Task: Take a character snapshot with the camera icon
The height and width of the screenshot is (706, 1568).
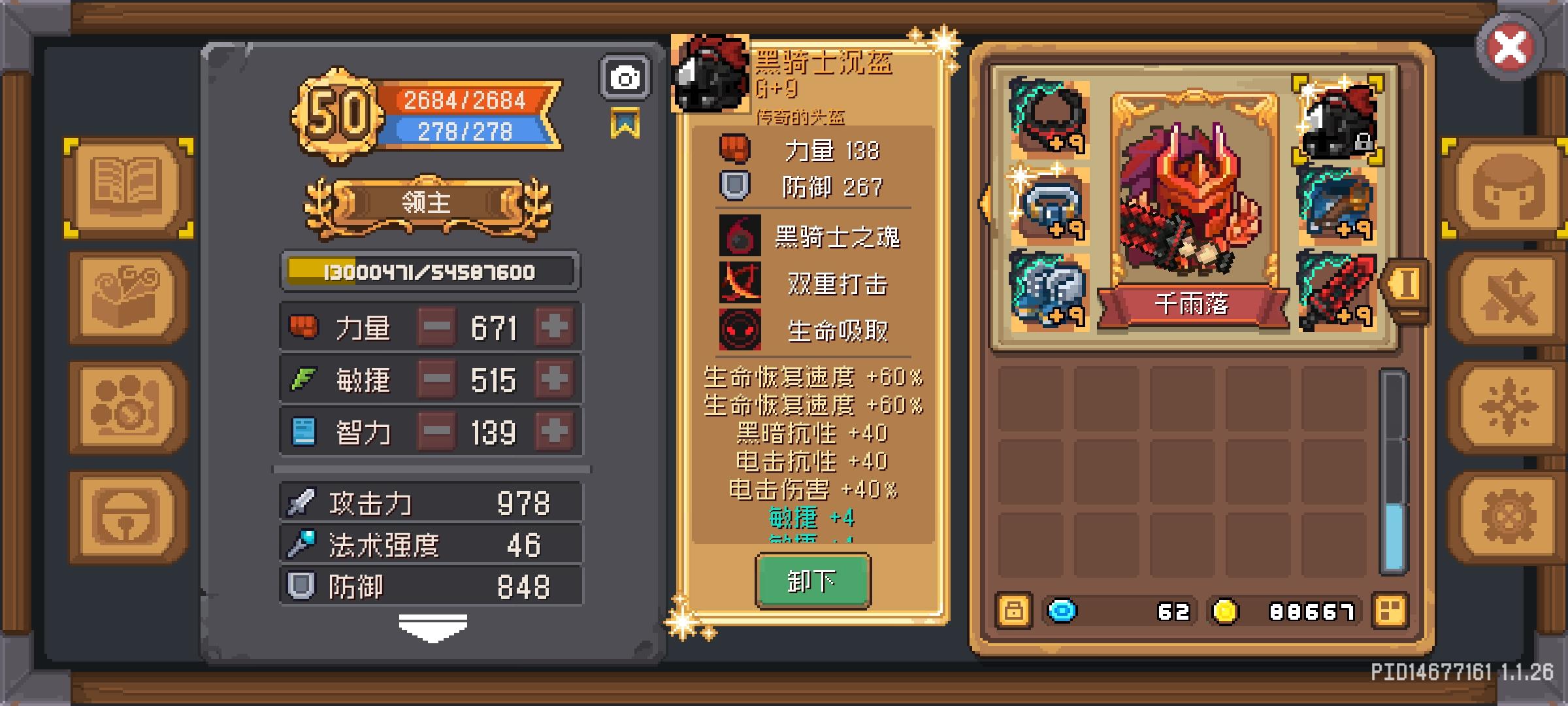Action: [625, 77]
